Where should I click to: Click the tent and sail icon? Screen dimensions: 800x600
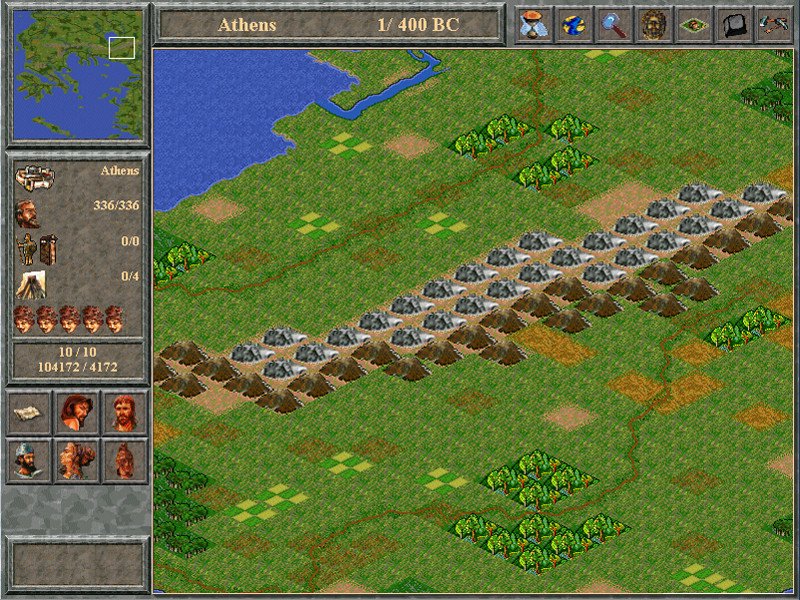(30, 285)
